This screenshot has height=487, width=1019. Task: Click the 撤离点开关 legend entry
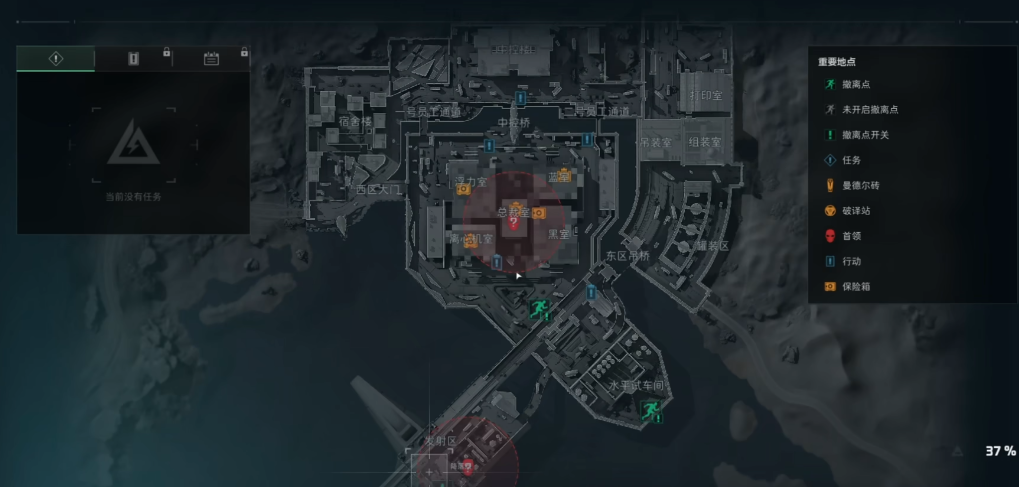tap(865, 135)
